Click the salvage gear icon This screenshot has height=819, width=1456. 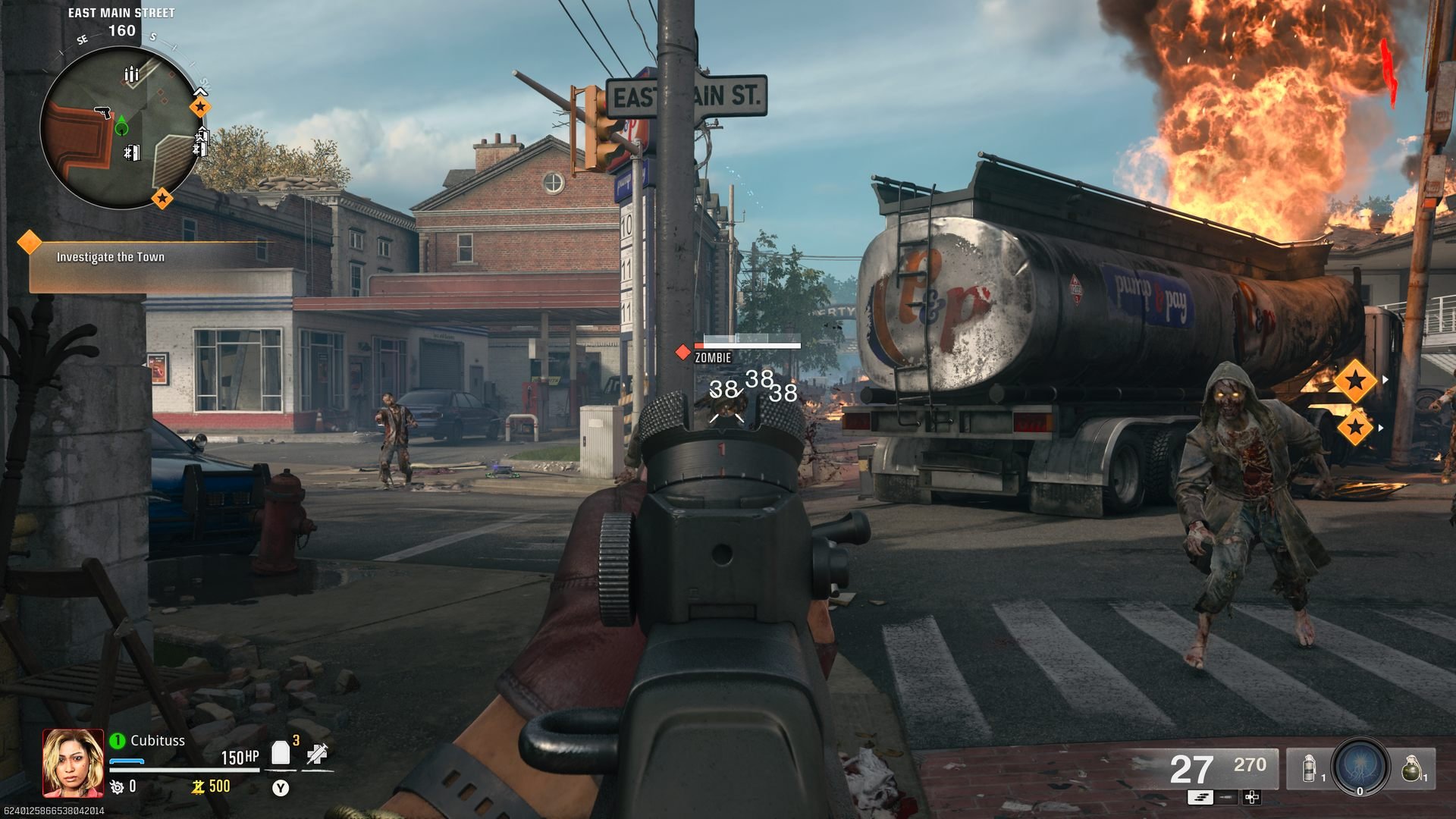pyautogui.click(x=117, y=787)
